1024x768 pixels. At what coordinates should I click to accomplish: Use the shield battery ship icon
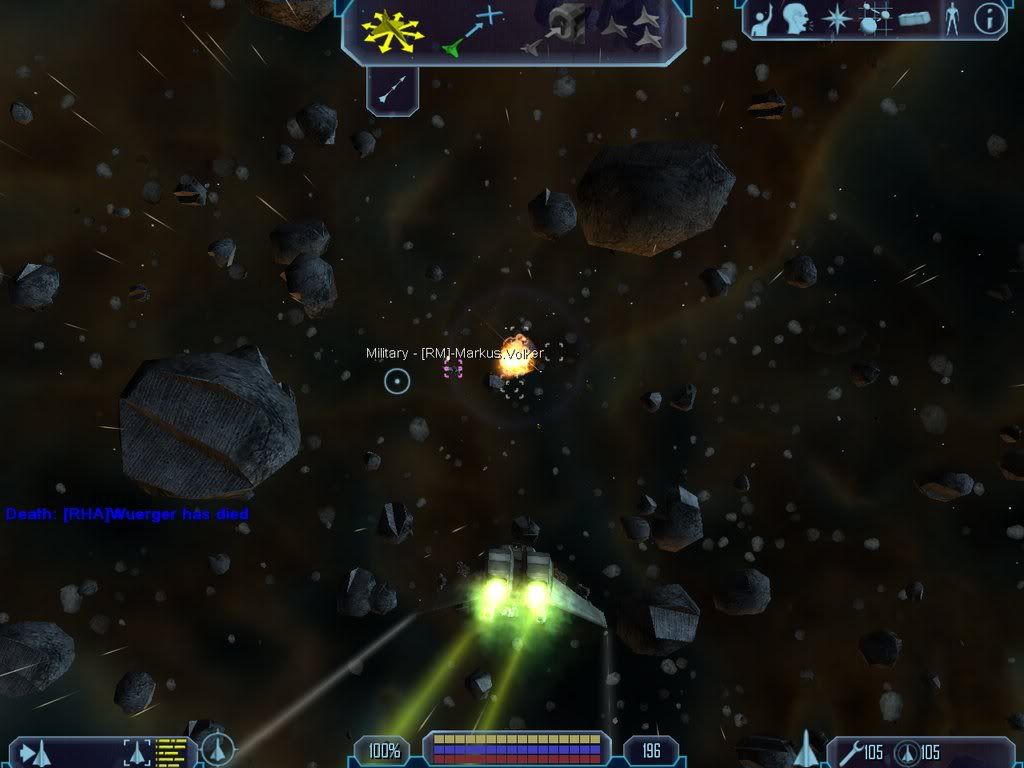click(x=908, y=751)
